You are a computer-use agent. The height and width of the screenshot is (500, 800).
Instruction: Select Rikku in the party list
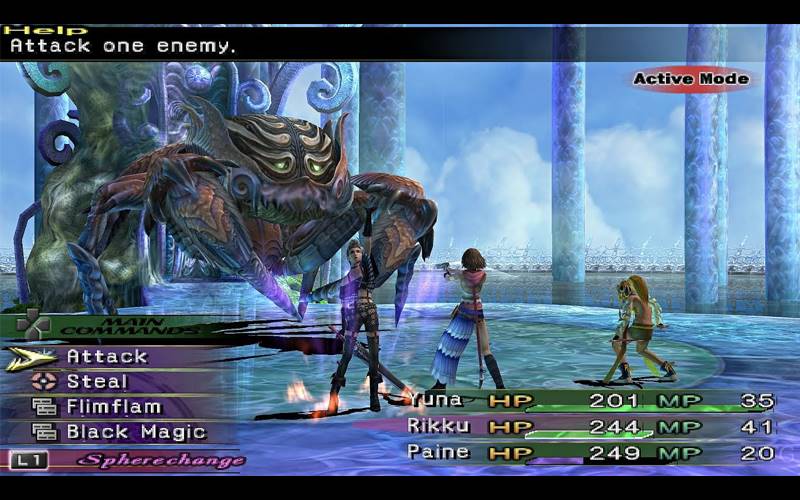coord(435,426)
